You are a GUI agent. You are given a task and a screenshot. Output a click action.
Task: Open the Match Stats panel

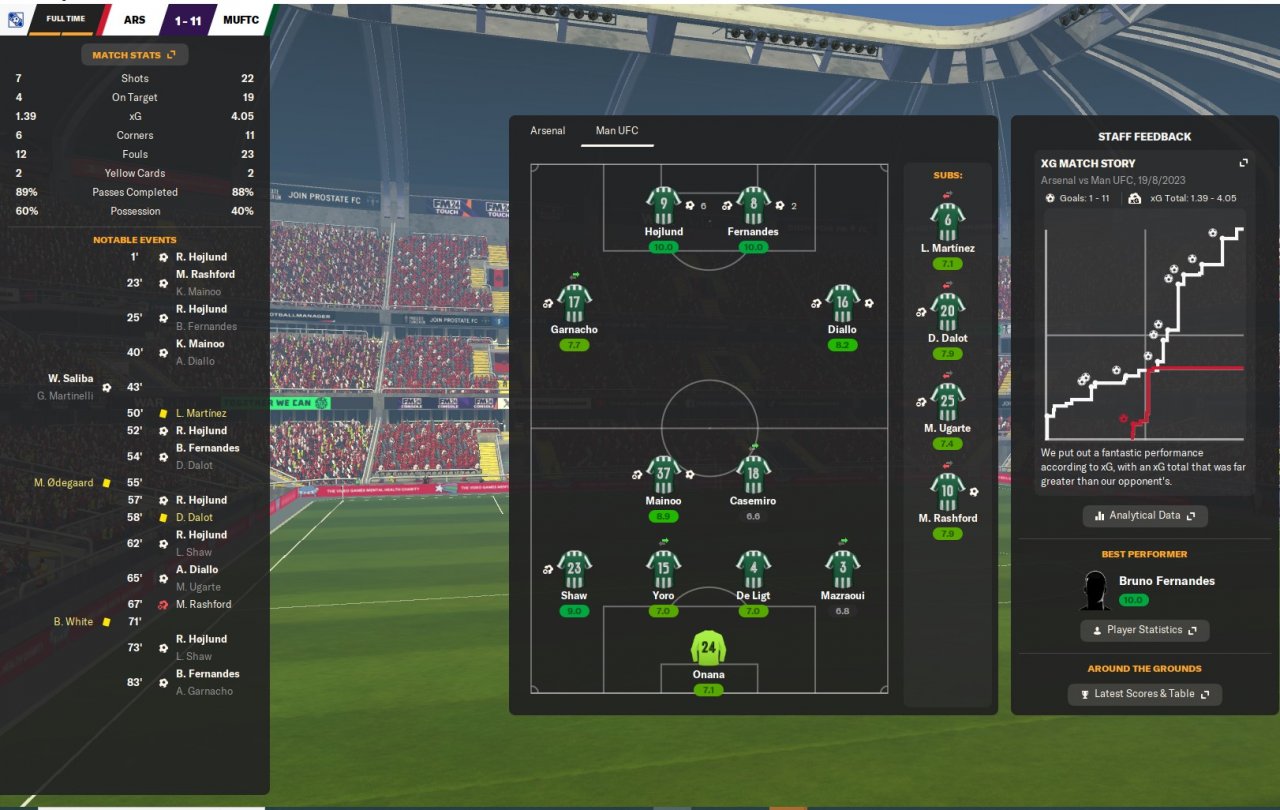click(x=134, y=55)
